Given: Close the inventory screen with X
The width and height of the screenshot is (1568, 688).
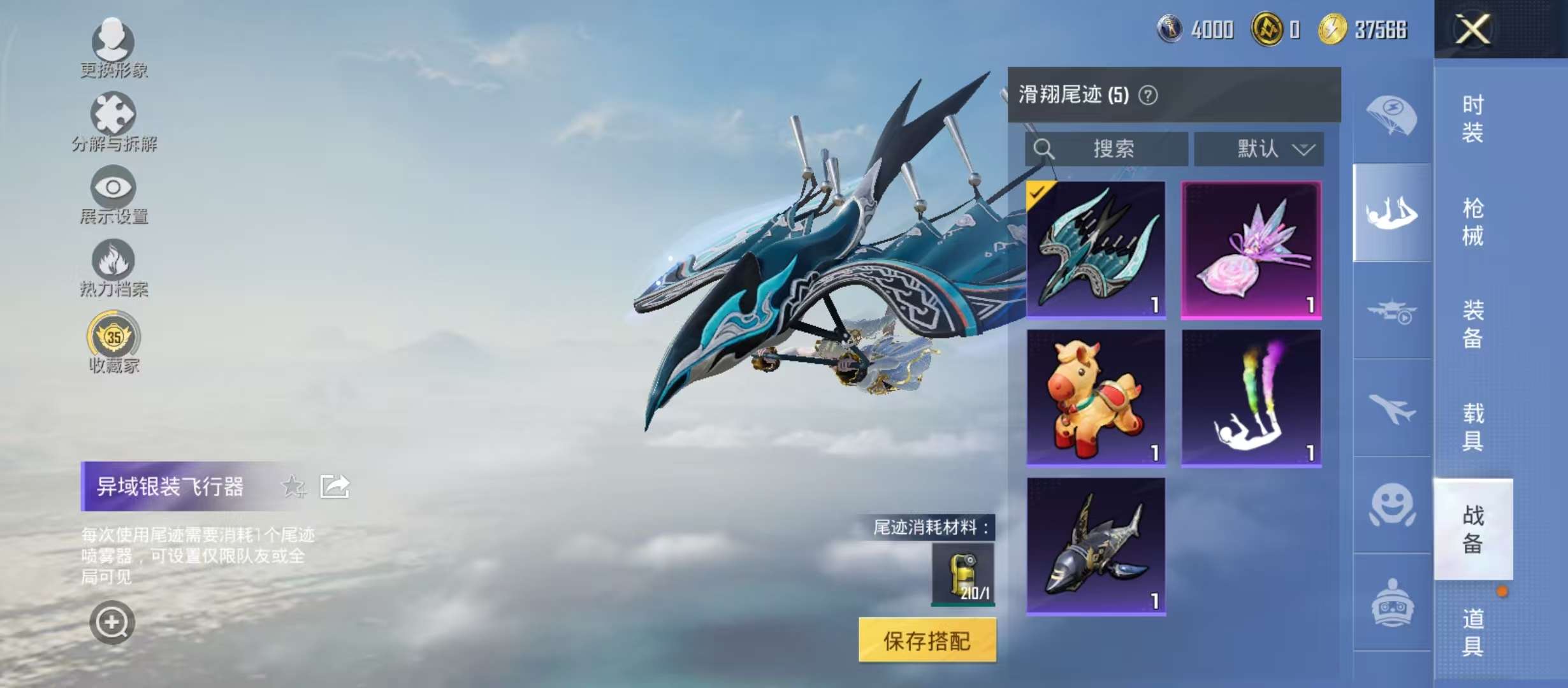Looking at the screenshot, I should pos(1472,29).
